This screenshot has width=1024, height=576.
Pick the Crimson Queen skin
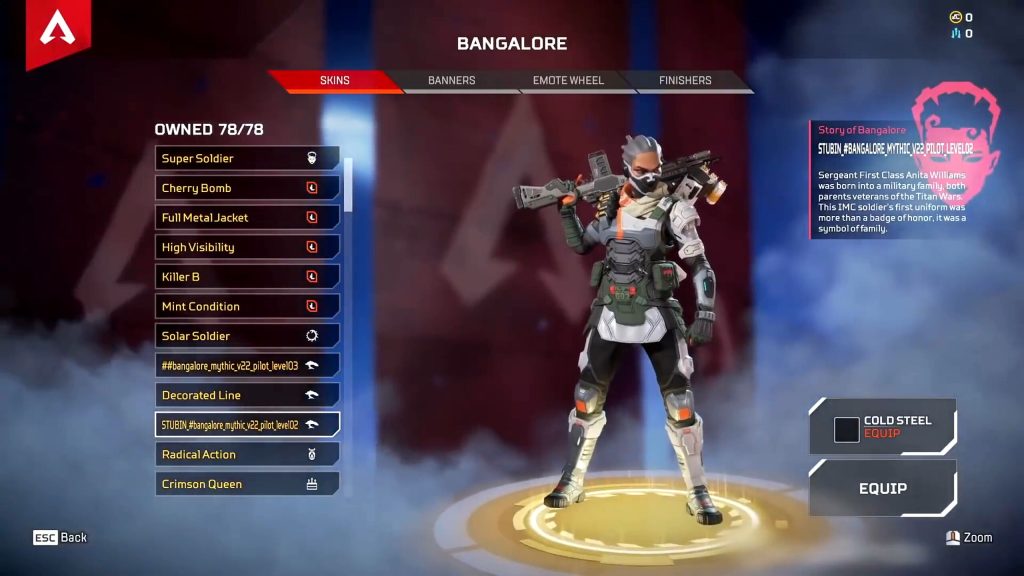[247, 484]
